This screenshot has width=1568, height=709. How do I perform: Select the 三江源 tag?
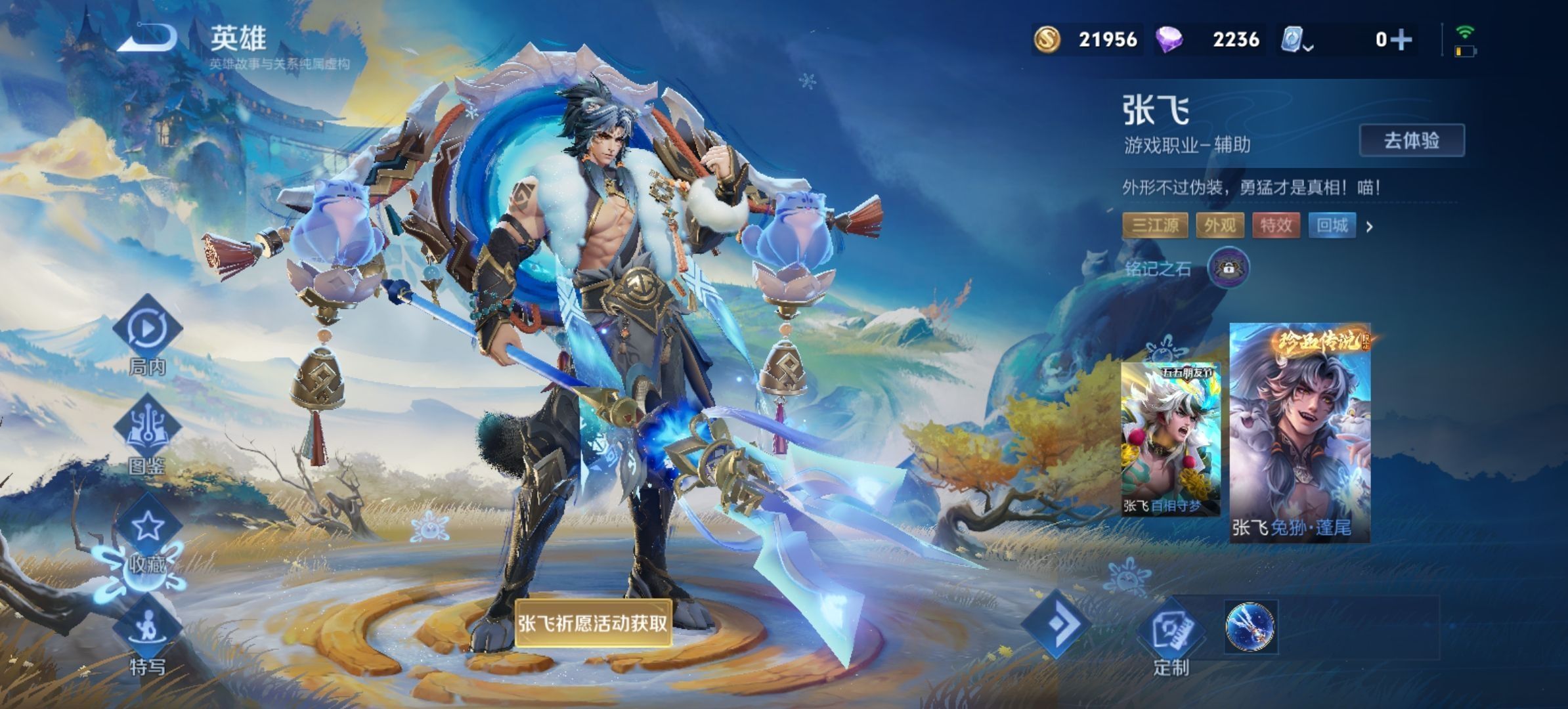[x=1155, y=226]
